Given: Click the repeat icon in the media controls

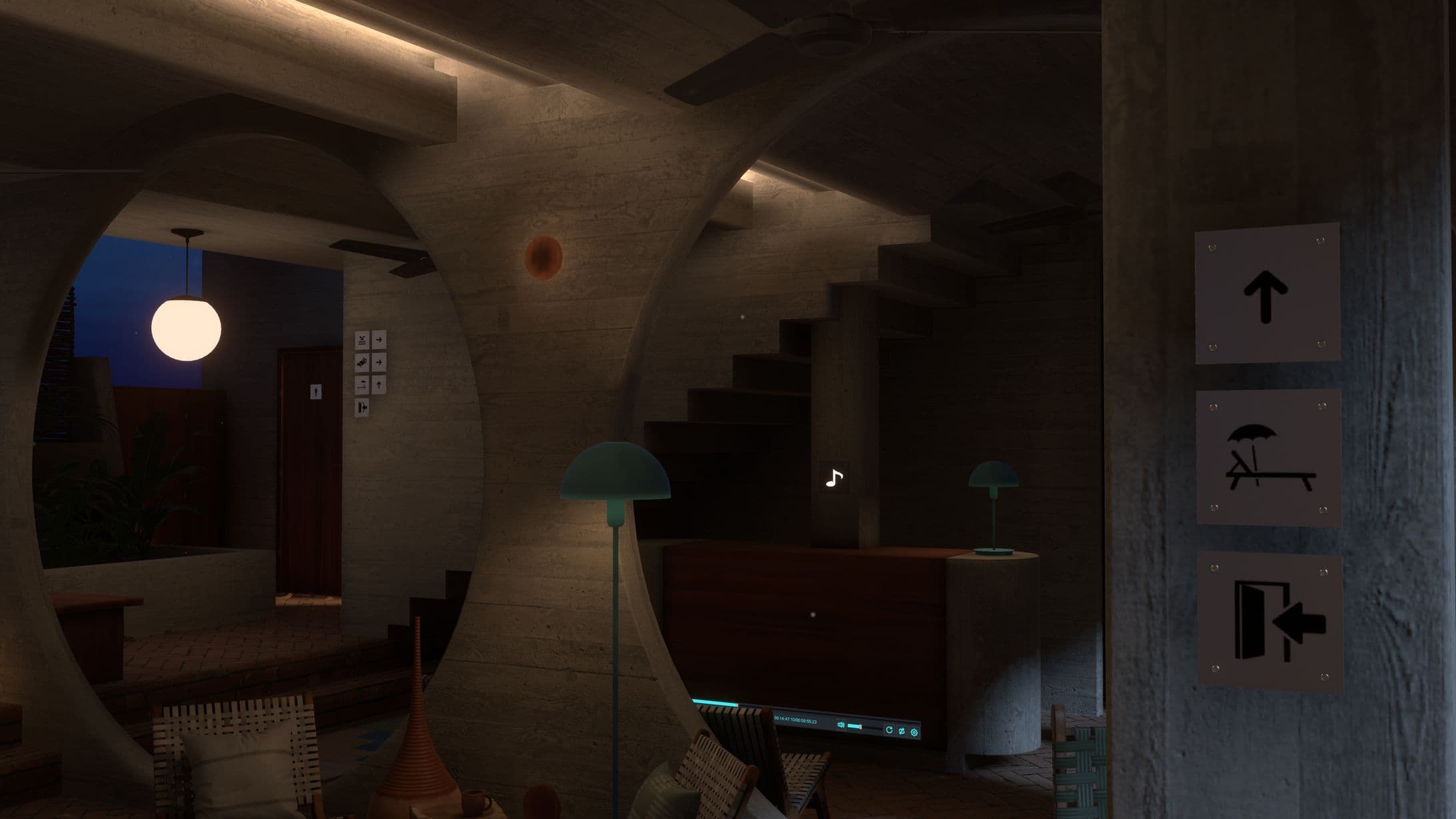Looking at the screenshot, I should (x=889, y=730).
